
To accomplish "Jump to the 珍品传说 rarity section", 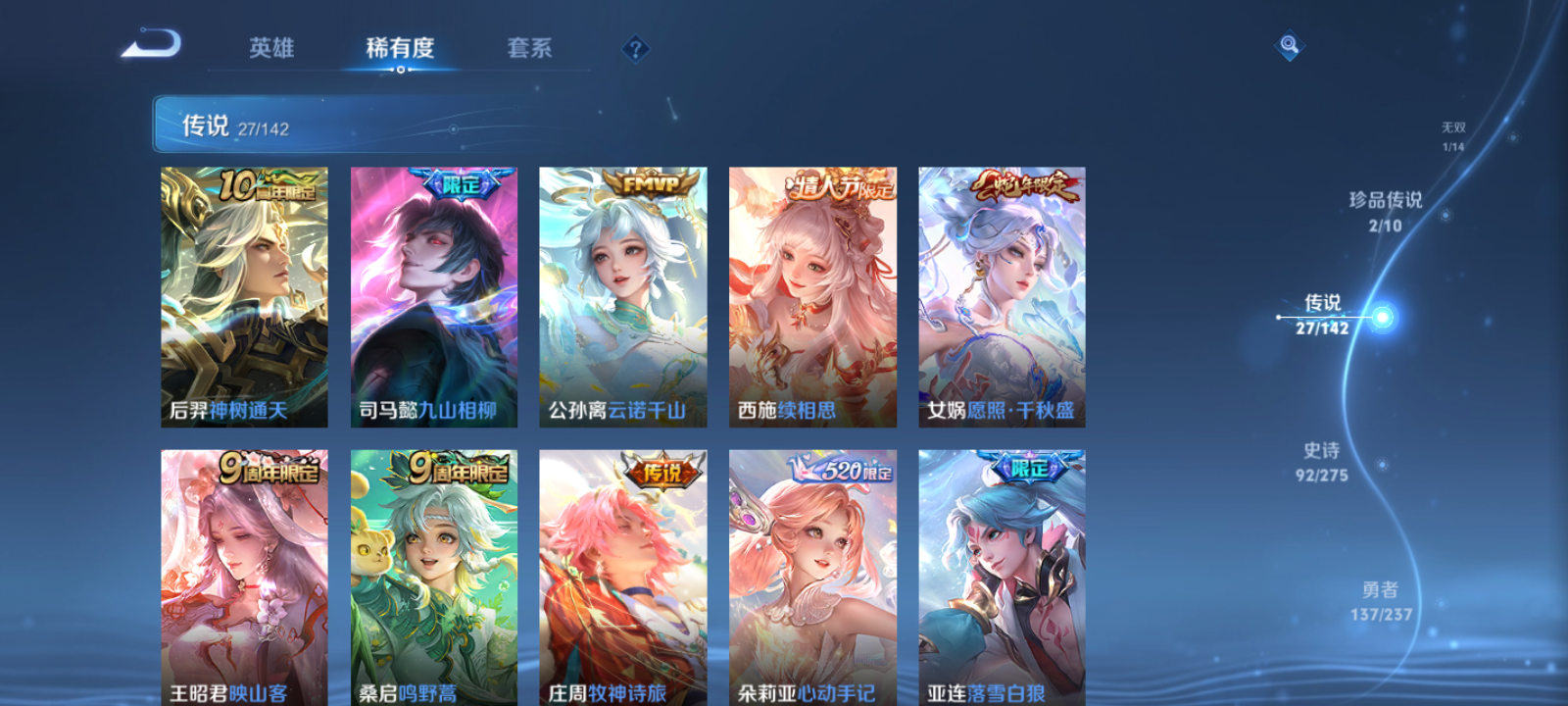I will point(1386,210).
